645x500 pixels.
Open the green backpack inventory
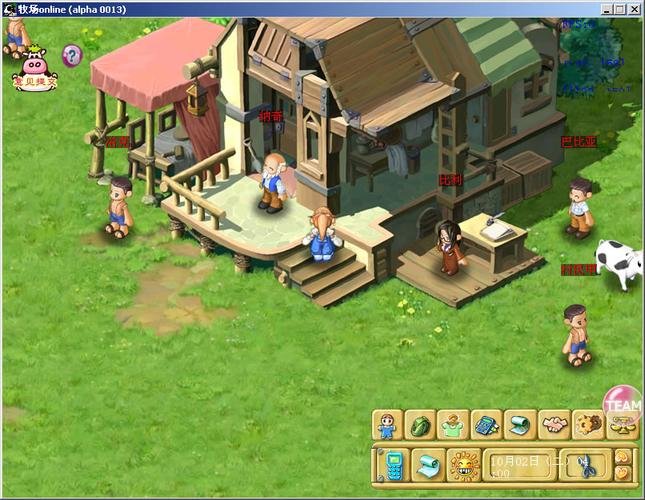(x=421, y=425)
